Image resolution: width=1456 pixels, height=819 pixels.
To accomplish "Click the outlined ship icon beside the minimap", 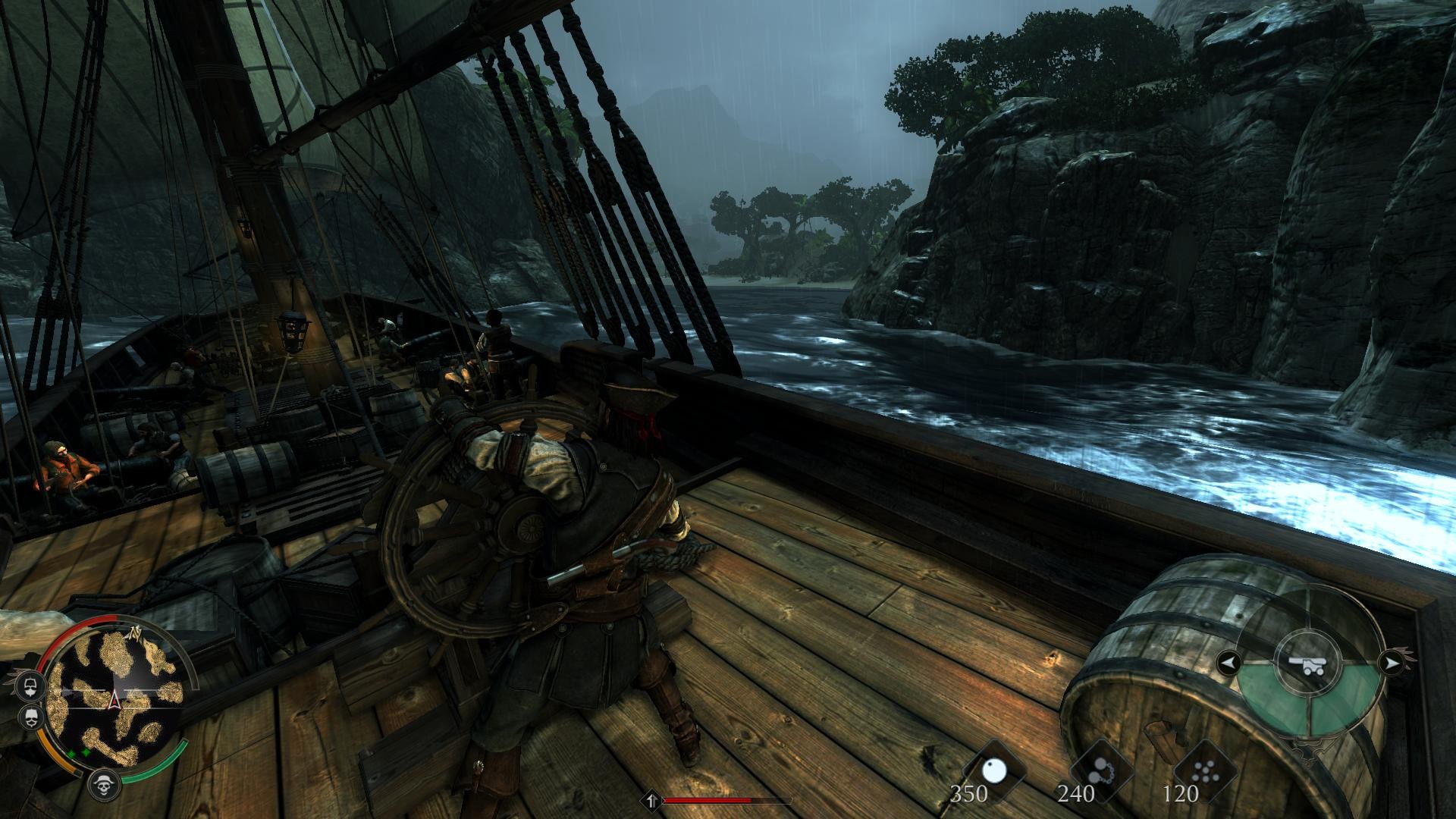I will [x=31, y=685].
